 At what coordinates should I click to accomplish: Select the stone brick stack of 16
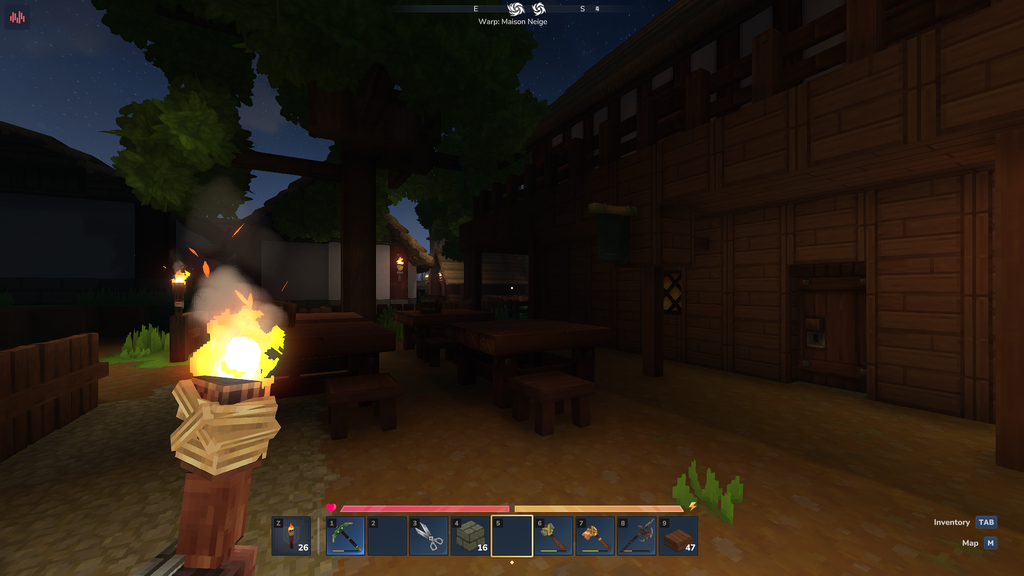470,536
